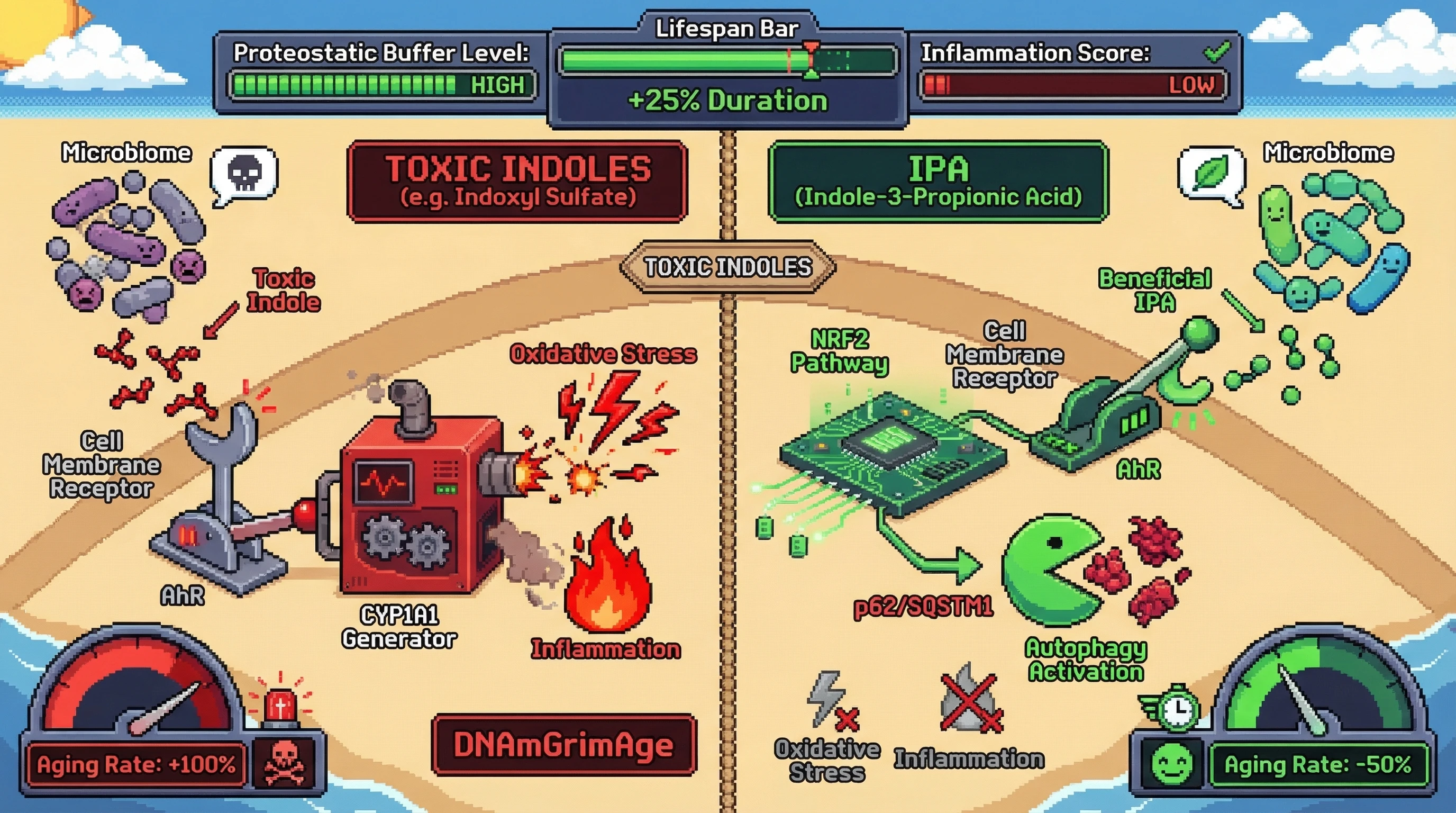Select the crossed-out Inflammation flame icon
The height and width of the screenshot is (813, 1456).
(x=970, y=699)
